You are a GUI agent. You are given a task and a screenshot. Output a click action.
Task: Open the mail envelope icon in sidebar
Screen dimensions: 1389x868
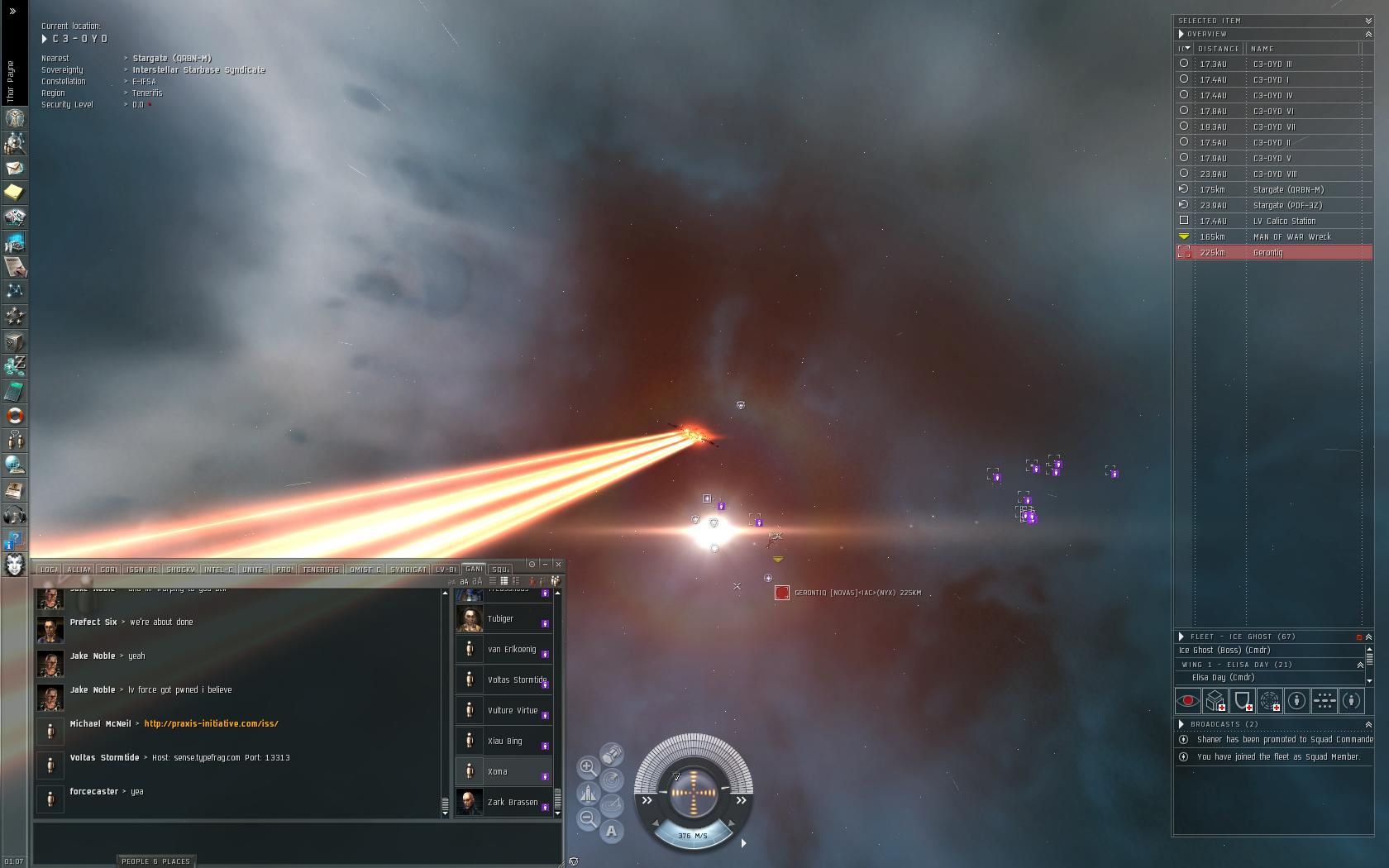(x=15, y=168)
